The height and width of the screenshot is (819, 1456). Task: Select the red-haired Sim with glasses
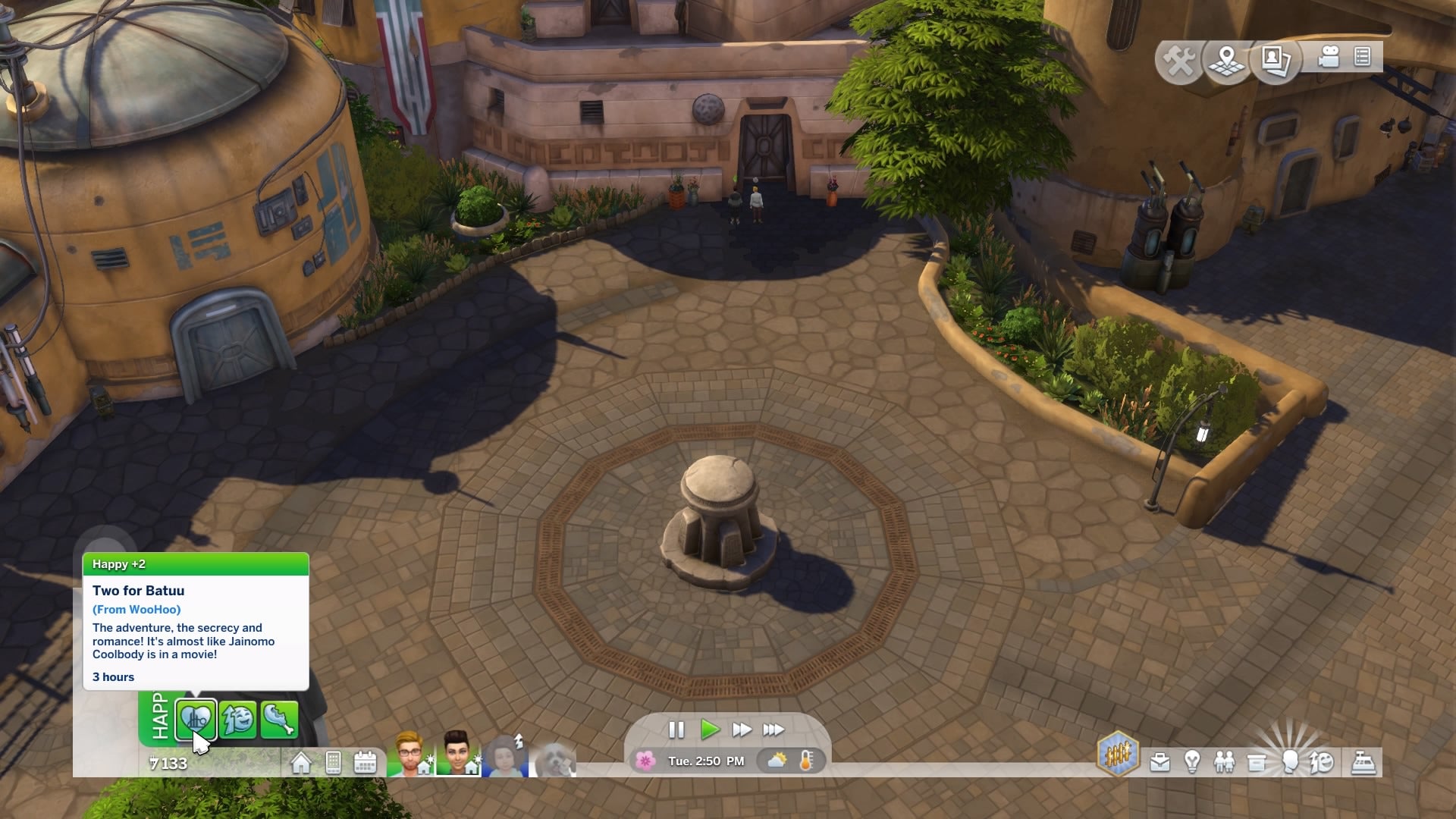pyautogui.click(x=409, y=754)
